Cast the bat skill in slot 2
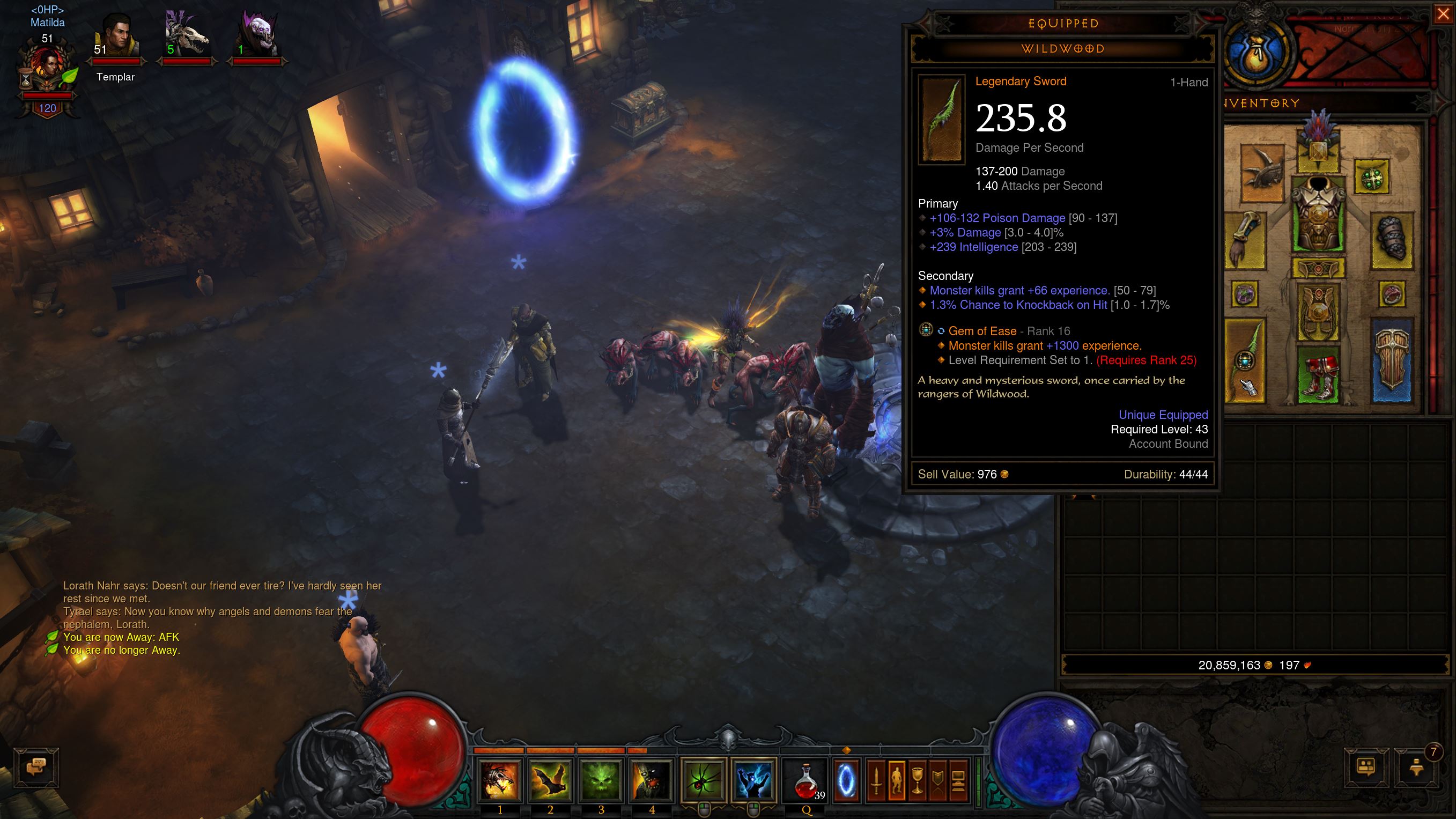The image size is (1456, 819). tap(550, 780)
